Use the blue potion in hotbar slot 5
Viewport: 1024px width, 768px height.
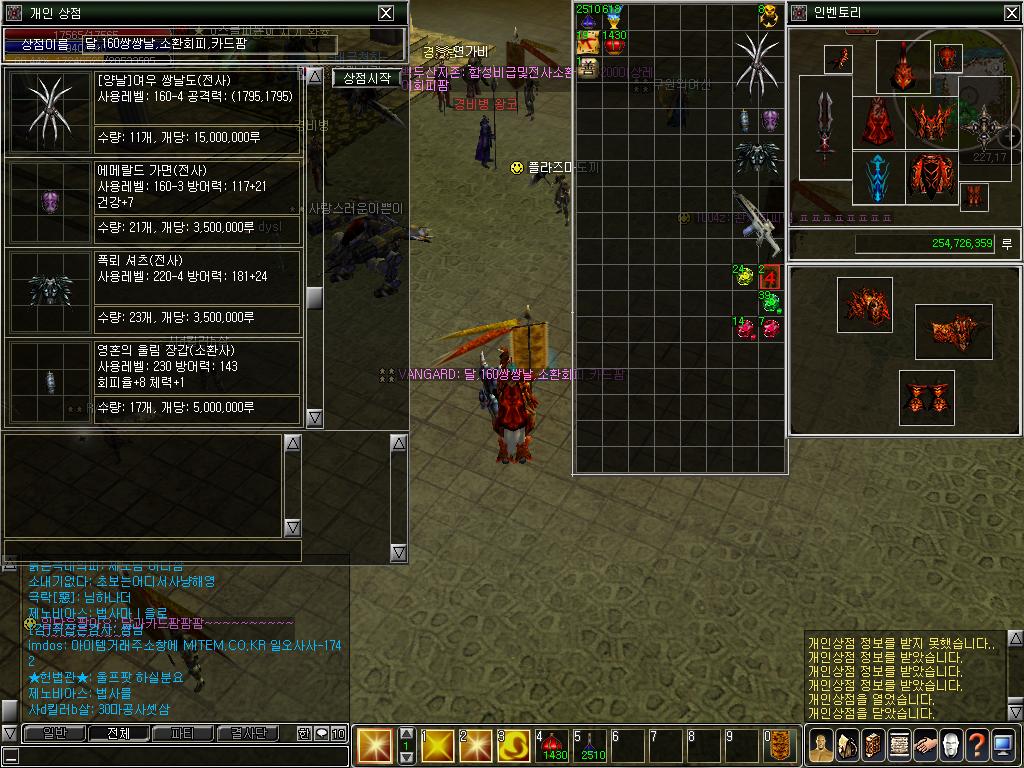(x=590, y=745)
